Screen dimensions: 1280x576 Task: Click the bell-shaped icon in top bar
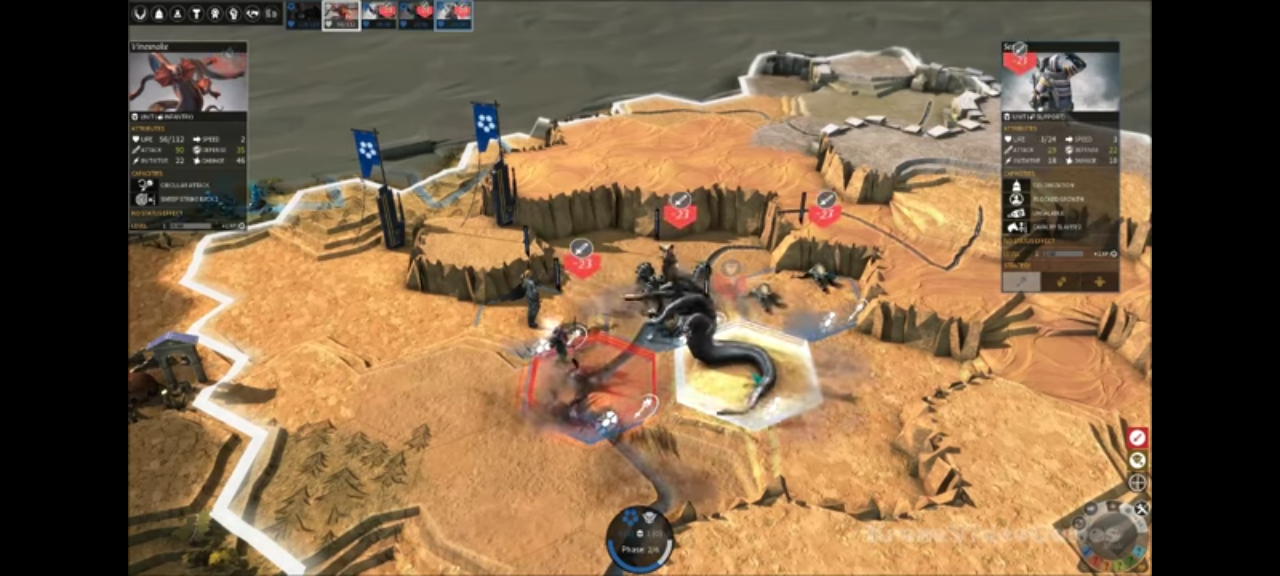[x=158, y=14]
